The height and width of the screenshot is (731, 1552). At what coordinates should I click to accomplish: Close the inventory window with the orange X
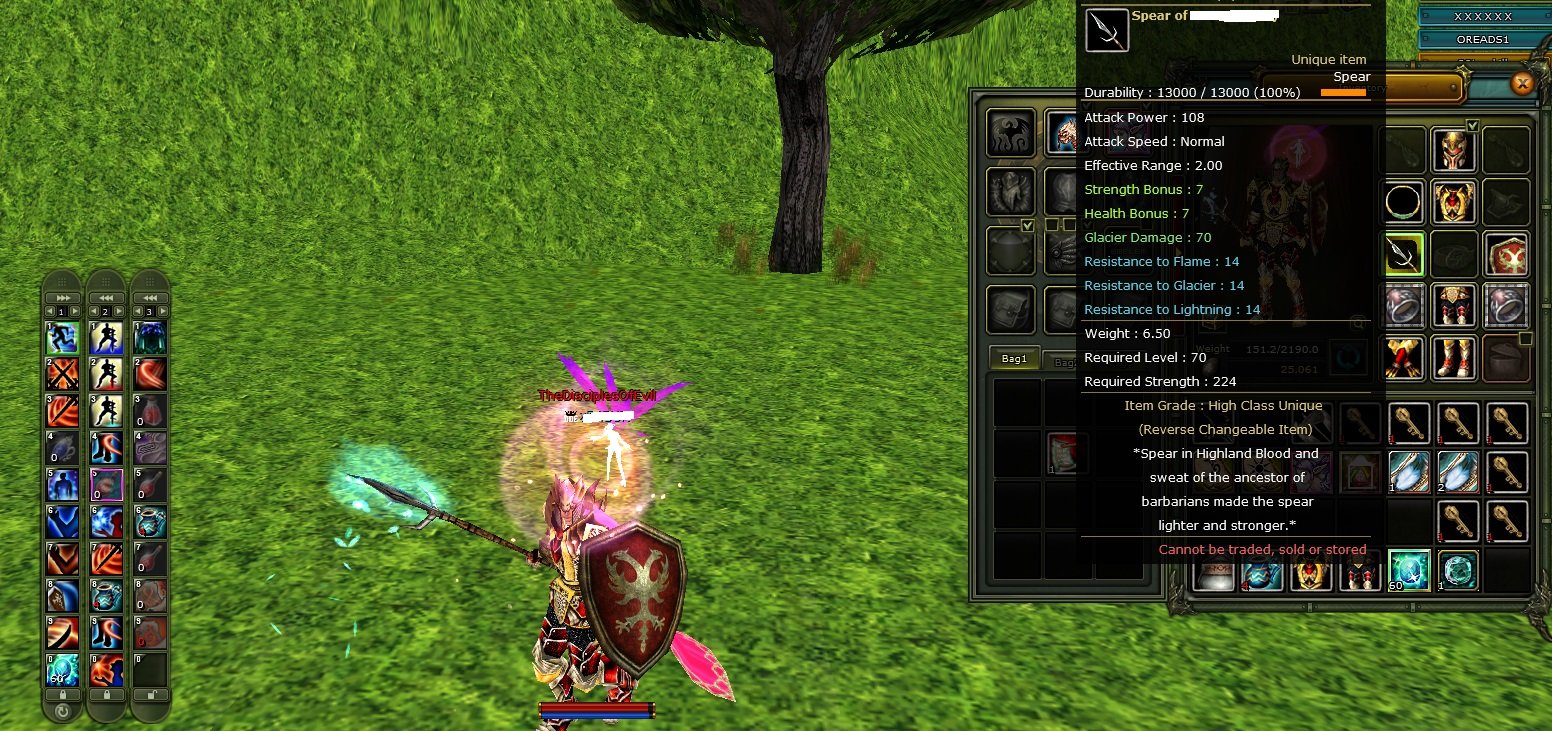1522,84
